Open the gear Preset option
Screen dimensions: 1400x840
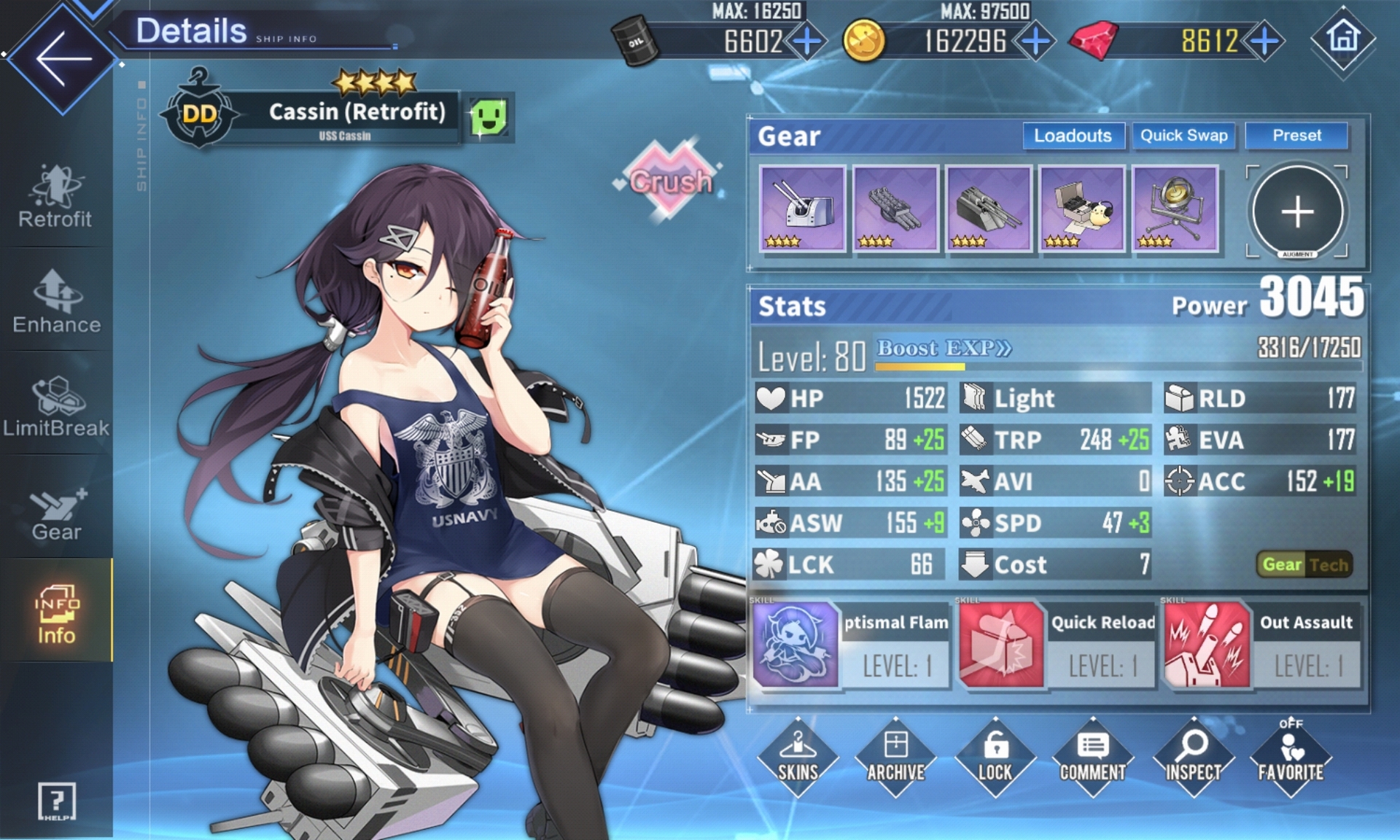pyautogui.click(x=1296, y=136)
